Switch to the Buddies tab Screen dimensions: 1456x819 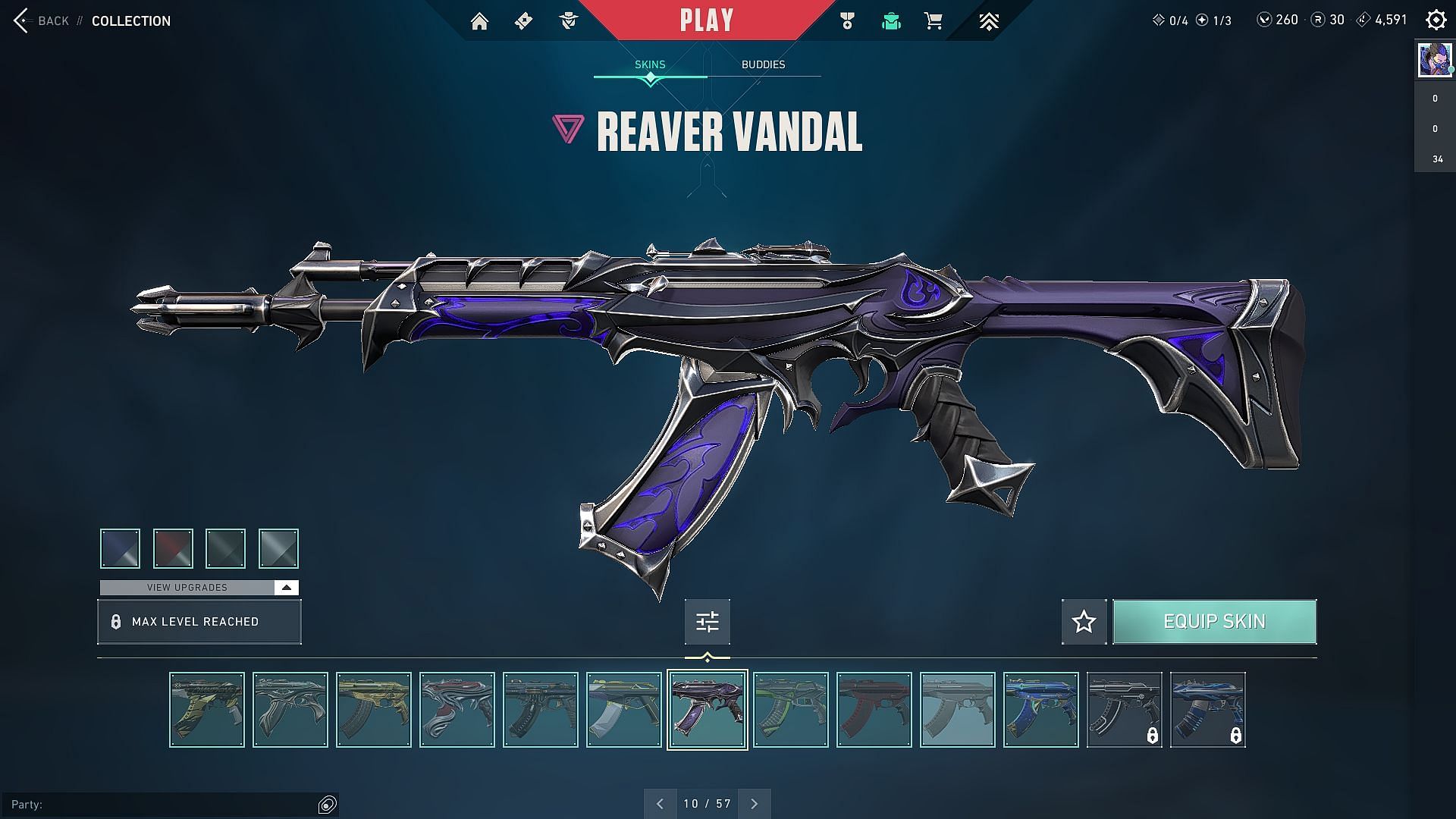click(763, 64)
